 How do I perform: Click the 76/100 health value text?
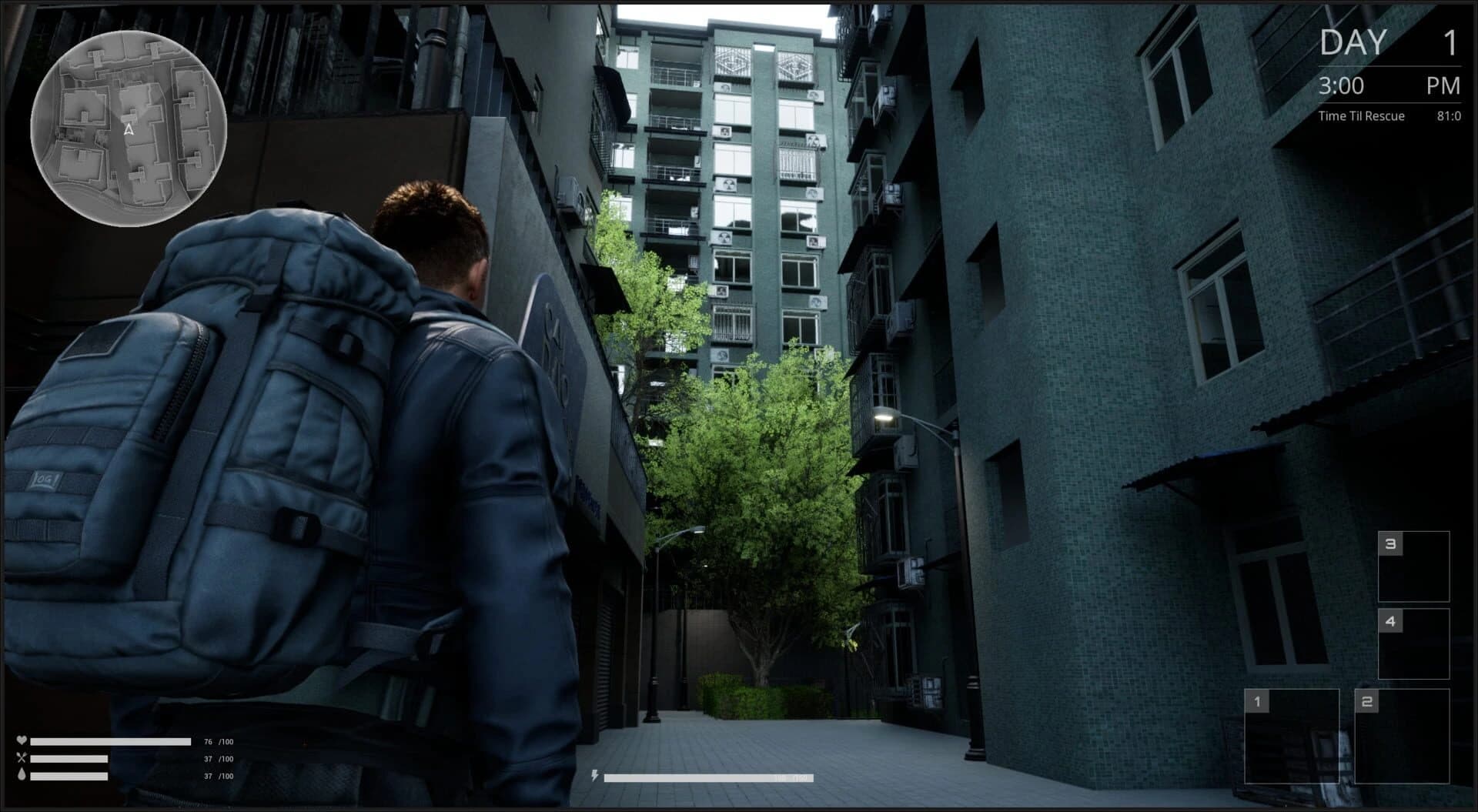pyautogui.click(x=217, y=741)
